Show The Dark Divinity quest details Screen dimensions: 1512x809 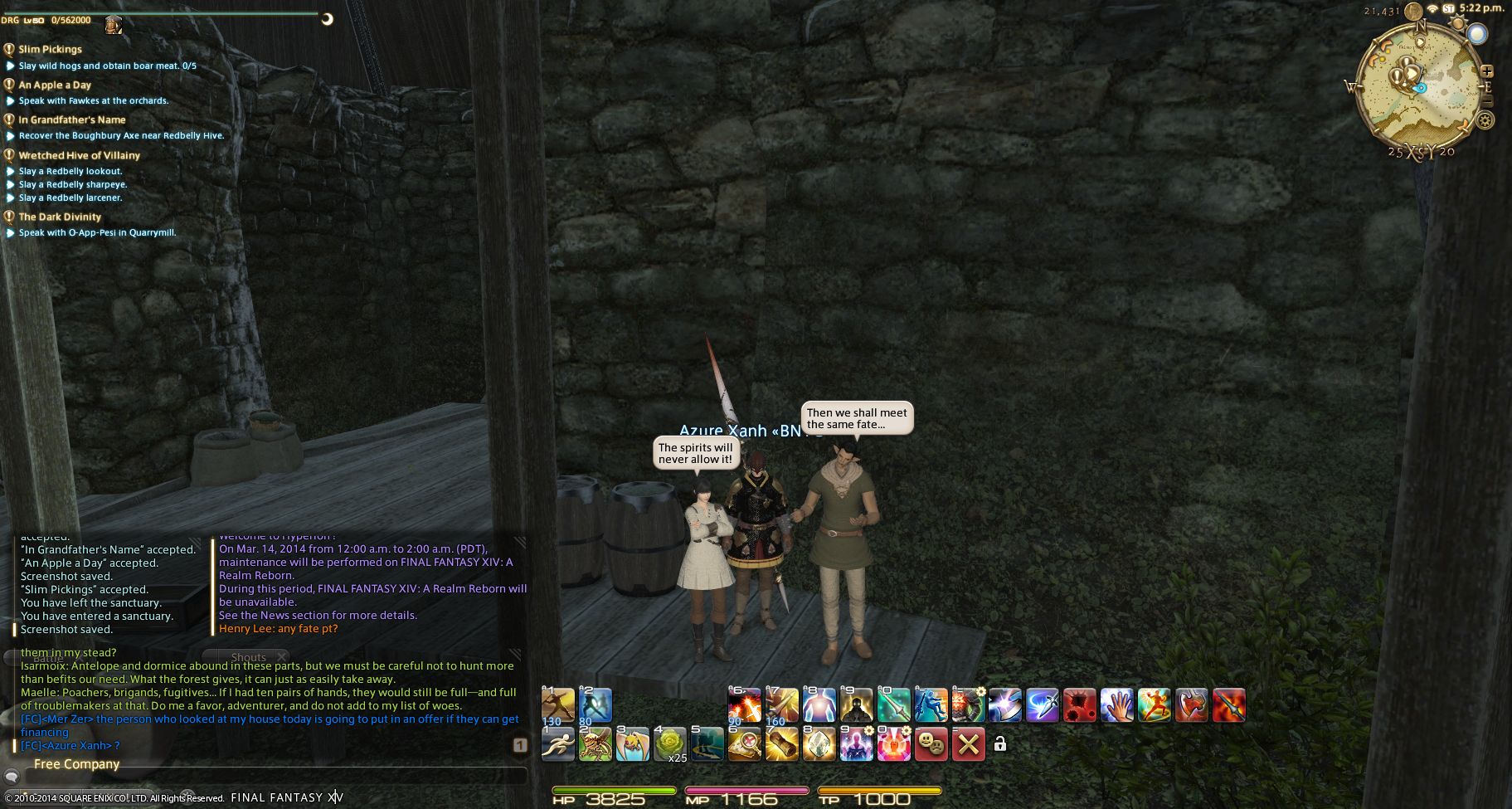(x=60, y=217)
